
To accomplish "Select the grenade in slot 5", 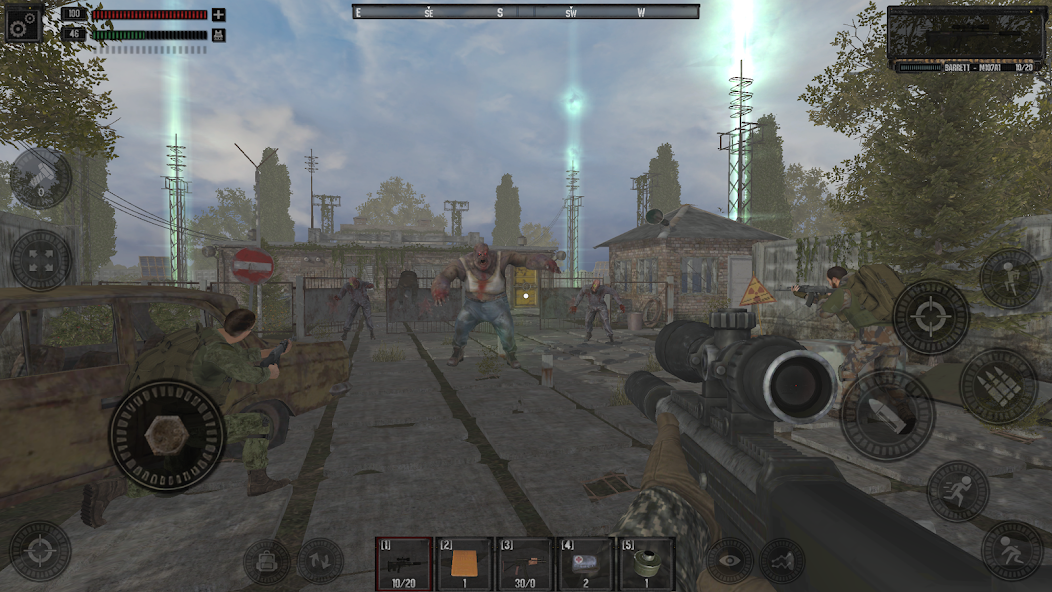I will (x=646, y=564).
